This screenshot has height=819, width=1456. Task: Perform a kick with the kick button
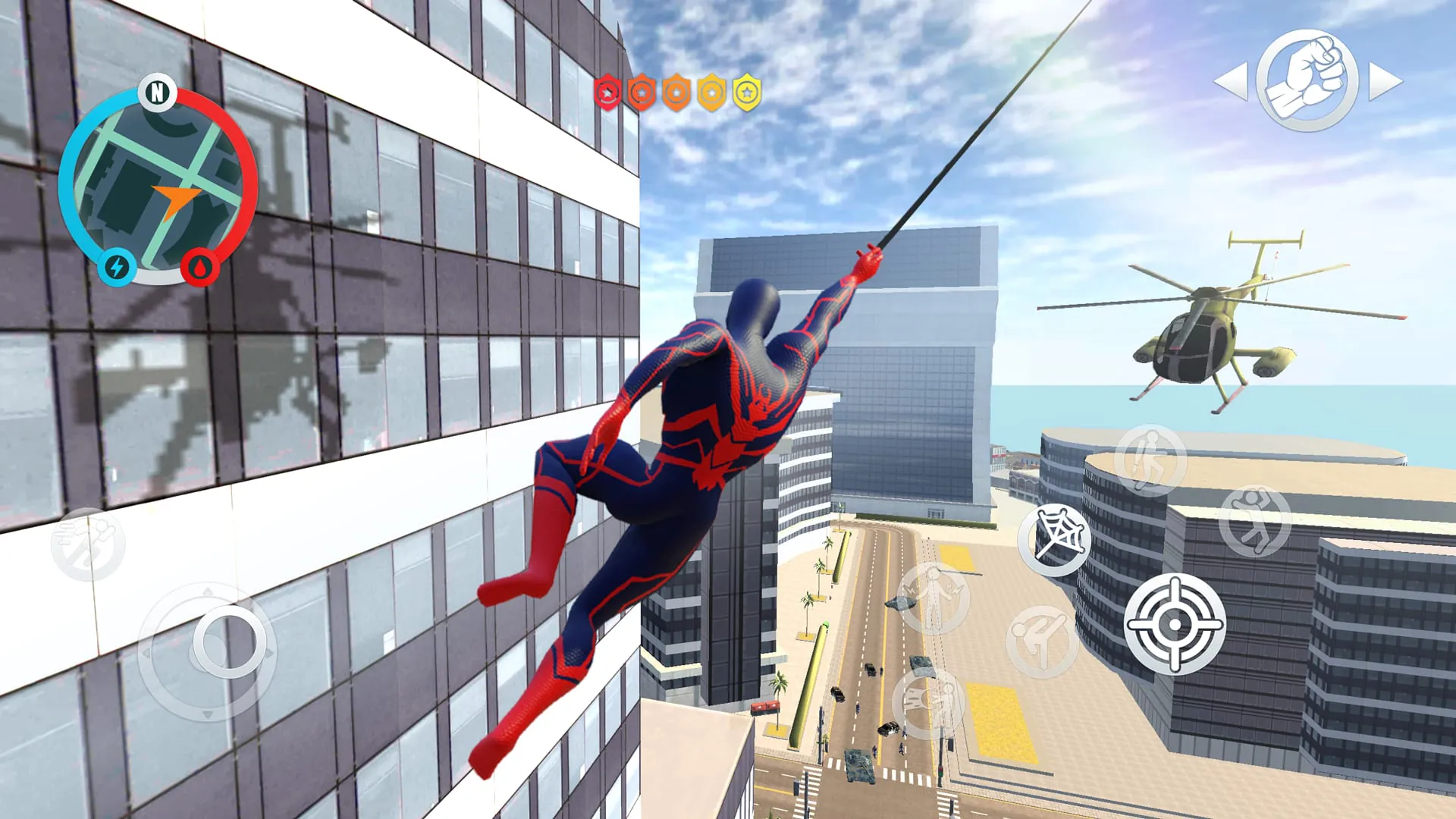click(x=1042, y=642)
